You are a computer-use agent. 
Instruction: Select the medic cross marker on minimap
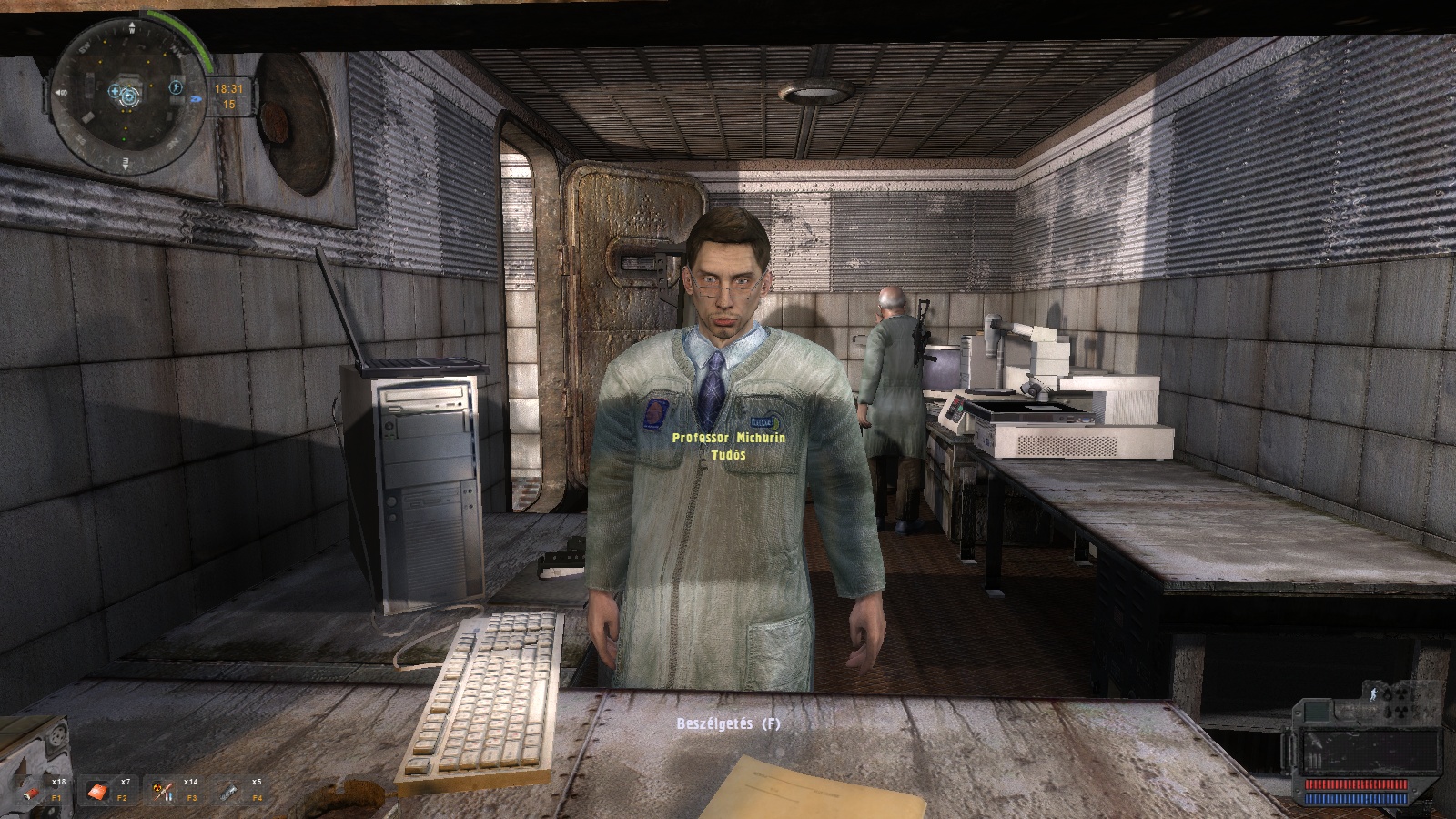coord(115,91)
